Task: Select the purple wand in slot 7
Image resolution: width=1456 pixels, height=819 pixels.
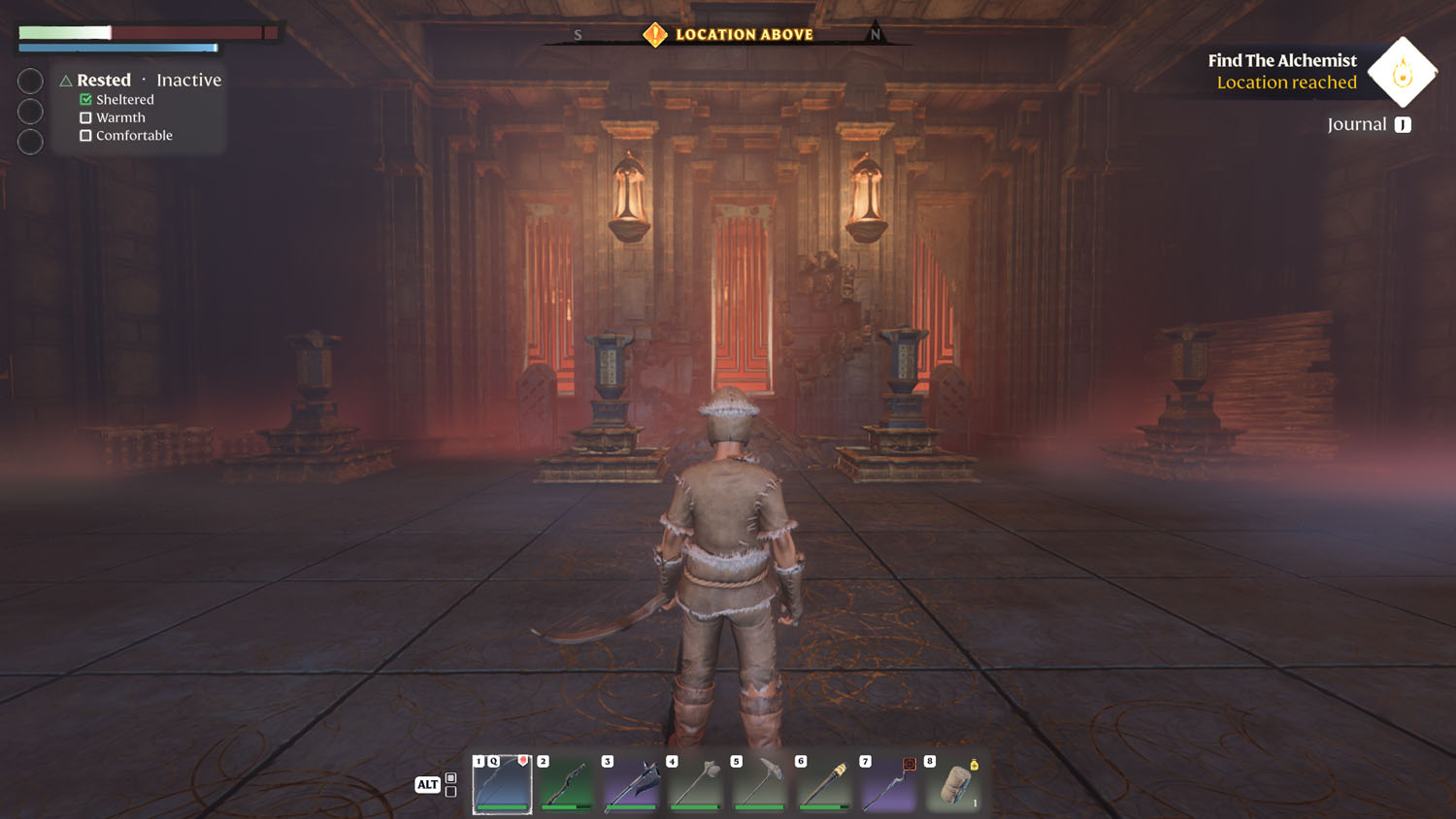Action: coord(888,784)
